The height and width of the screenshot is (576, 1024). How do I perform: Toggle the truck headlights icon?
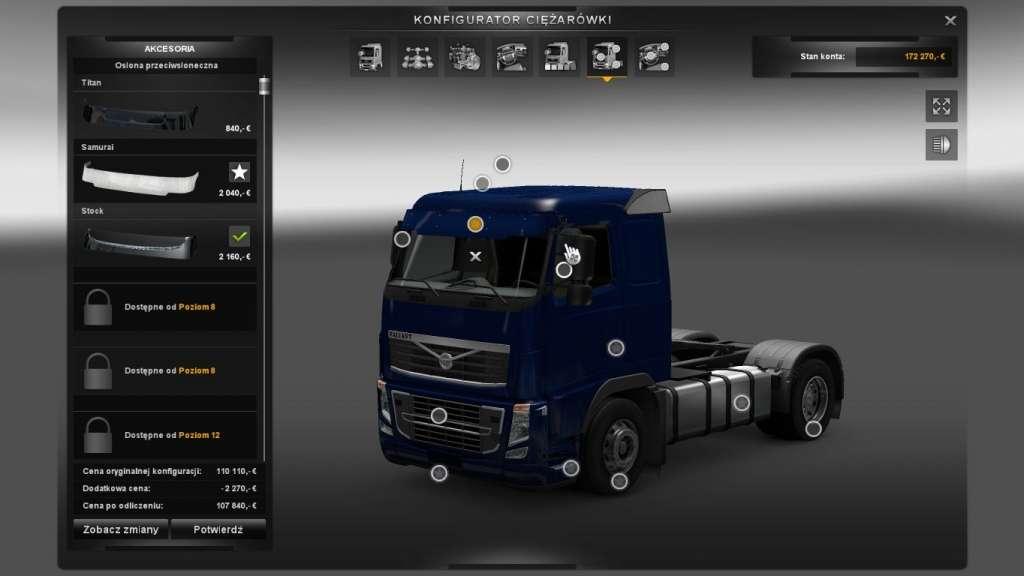pyautogui.click(x=941, y=145)
